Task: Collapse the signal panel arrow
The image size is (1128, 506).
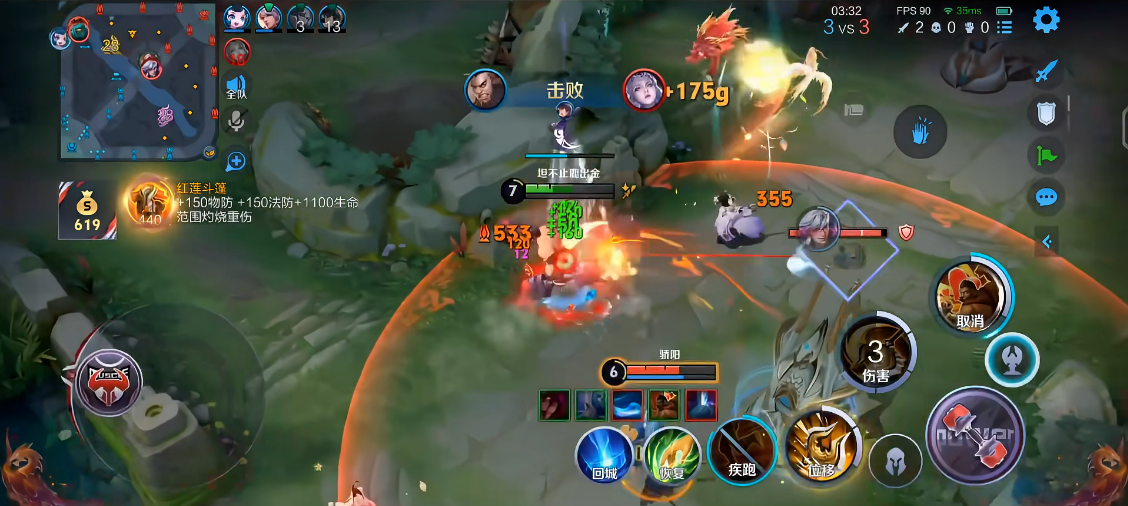Action: 1047,241
